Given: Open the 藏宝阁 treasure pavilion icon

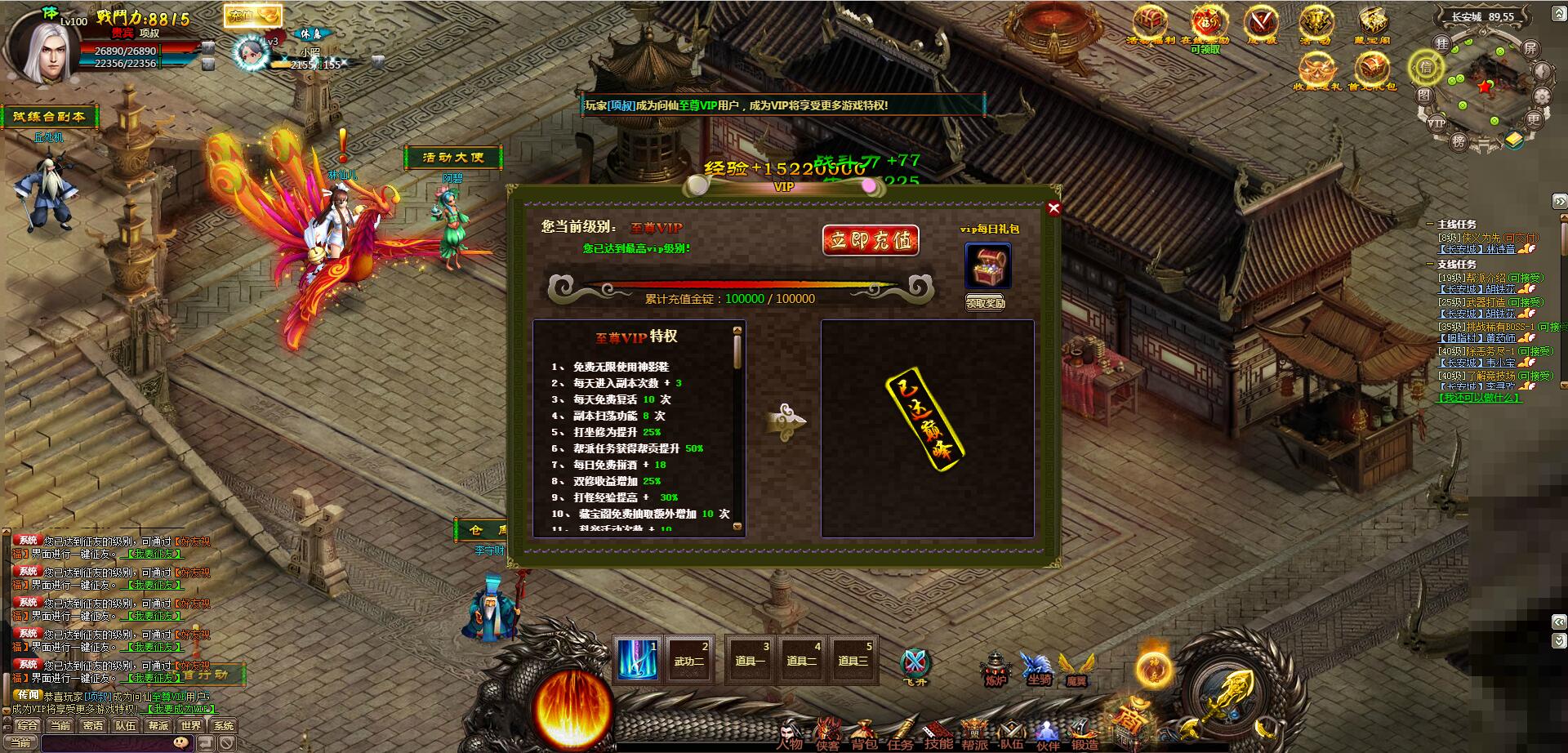Looking at the screenshot, I should coord(1373,20).
